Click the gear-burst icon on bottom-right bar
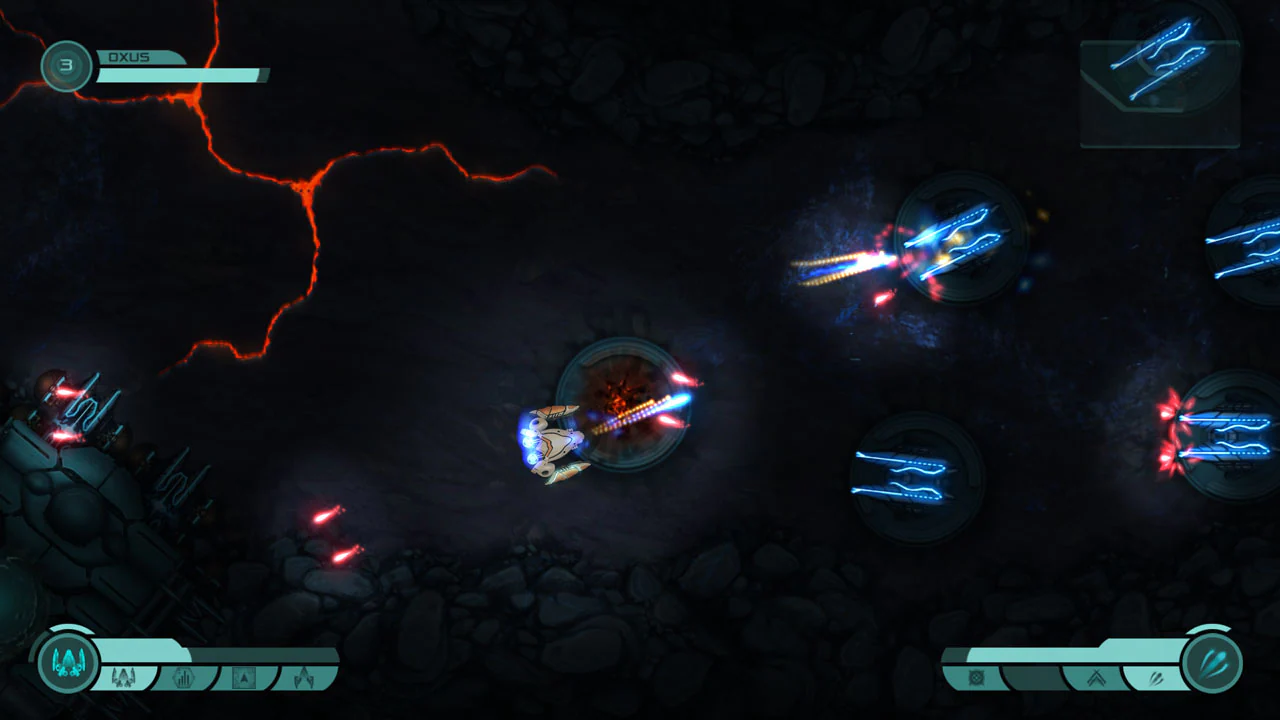1280x720 pixels. (975, 677)
